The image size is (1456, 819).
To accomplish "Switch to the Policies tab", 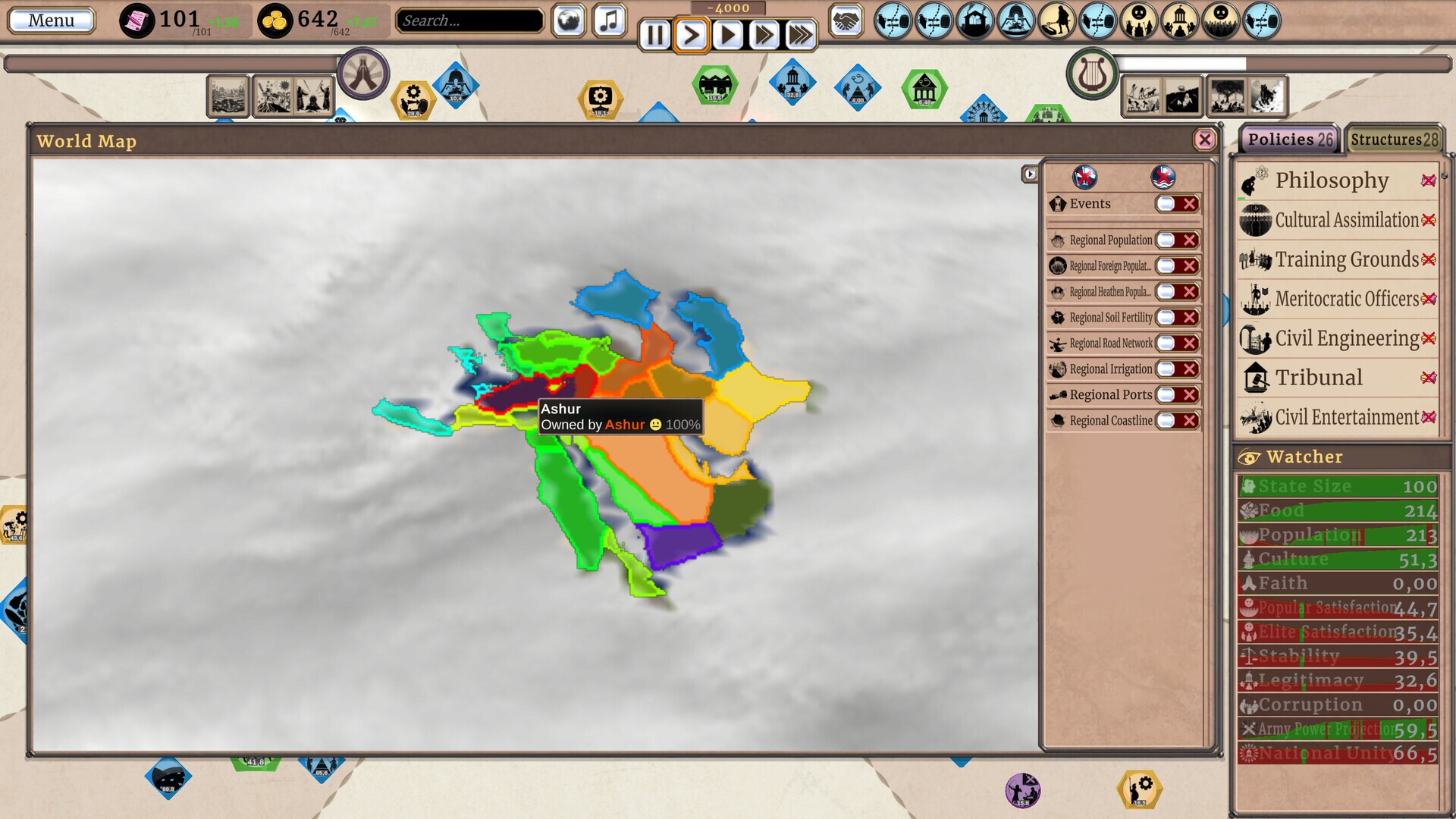I will point(1289,140).
